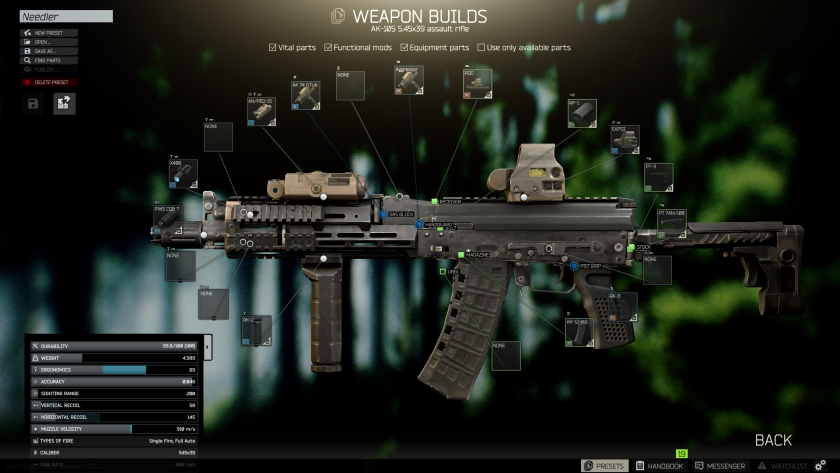Viewport: 840px width, 473px height.
Task: Select the Aggressor handguard slot
Action: coord(407,81)
